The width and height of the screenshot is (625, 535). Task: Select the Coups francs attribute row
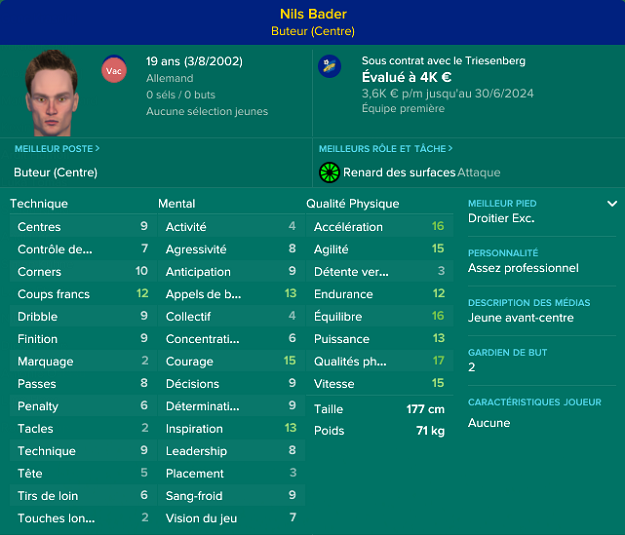click(82, 294)
